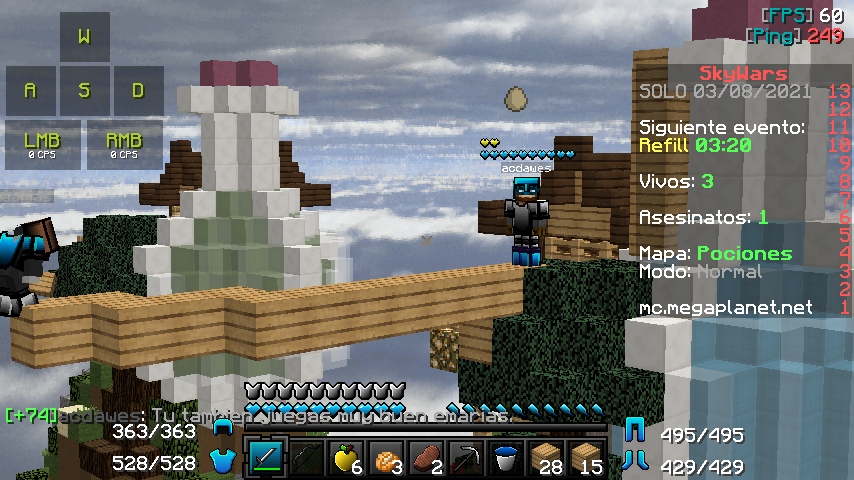Image resolution: width=854 pixels, height=480 pixels.
Task: Select the wooden planks stack of 15
Action: (x=587, y=460)
